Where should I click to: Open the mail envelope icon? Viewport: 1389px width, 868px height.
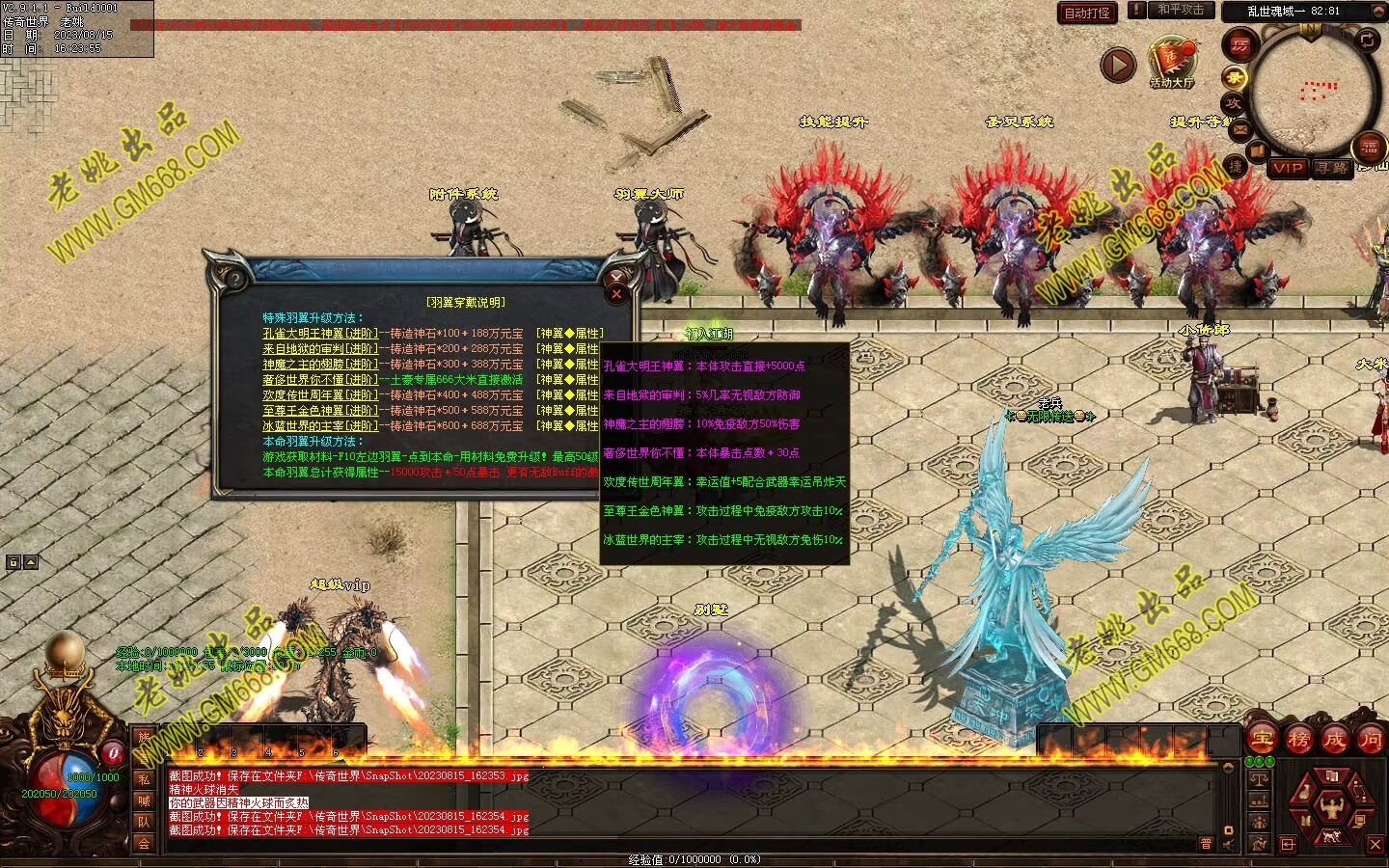tap(1240, 128)
